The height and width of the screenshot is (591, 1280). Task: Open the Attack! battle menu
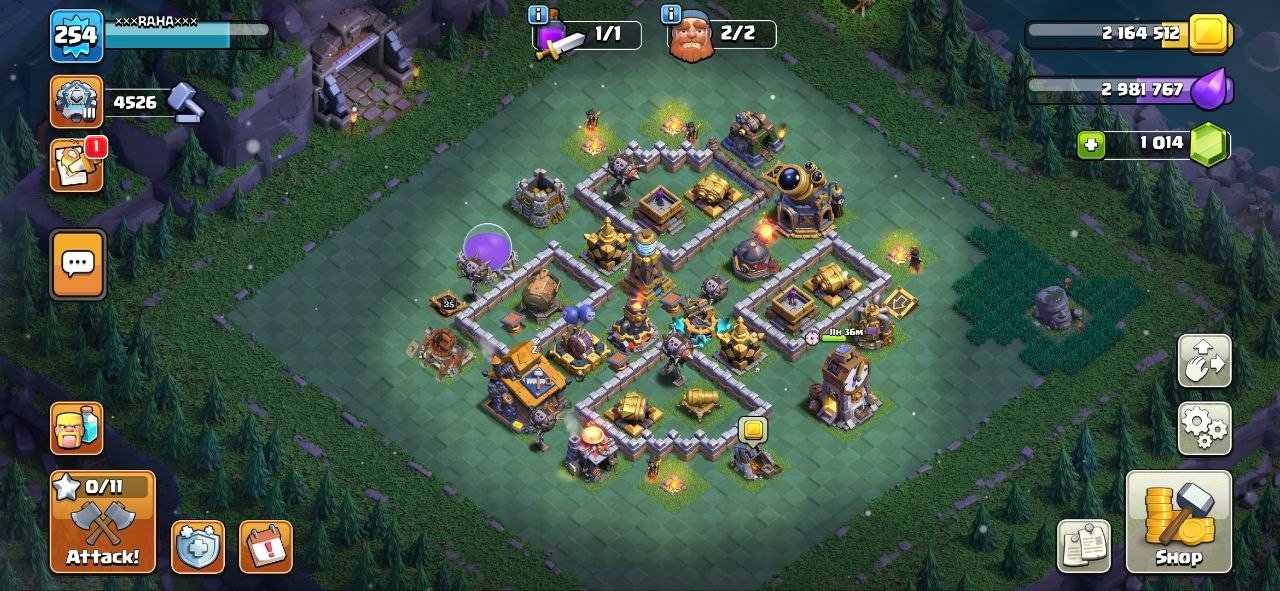(103, 522)
